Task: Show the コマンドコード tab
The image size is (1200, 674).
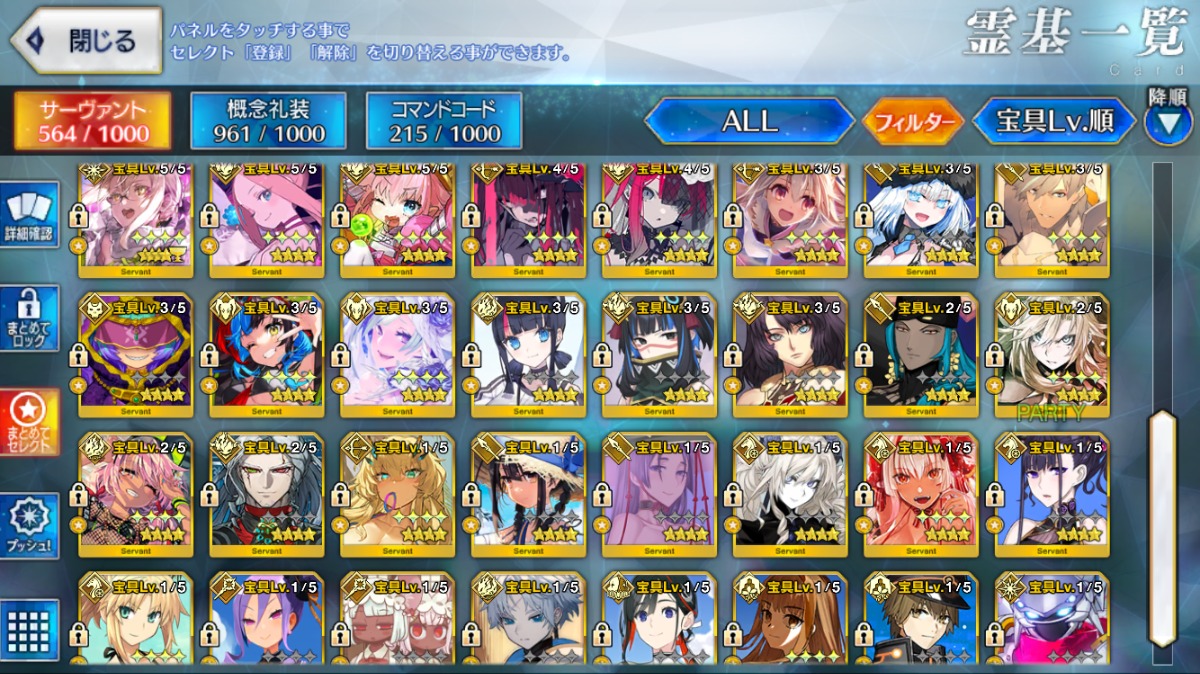Action: pyautogui.click(x=444, y=121)
